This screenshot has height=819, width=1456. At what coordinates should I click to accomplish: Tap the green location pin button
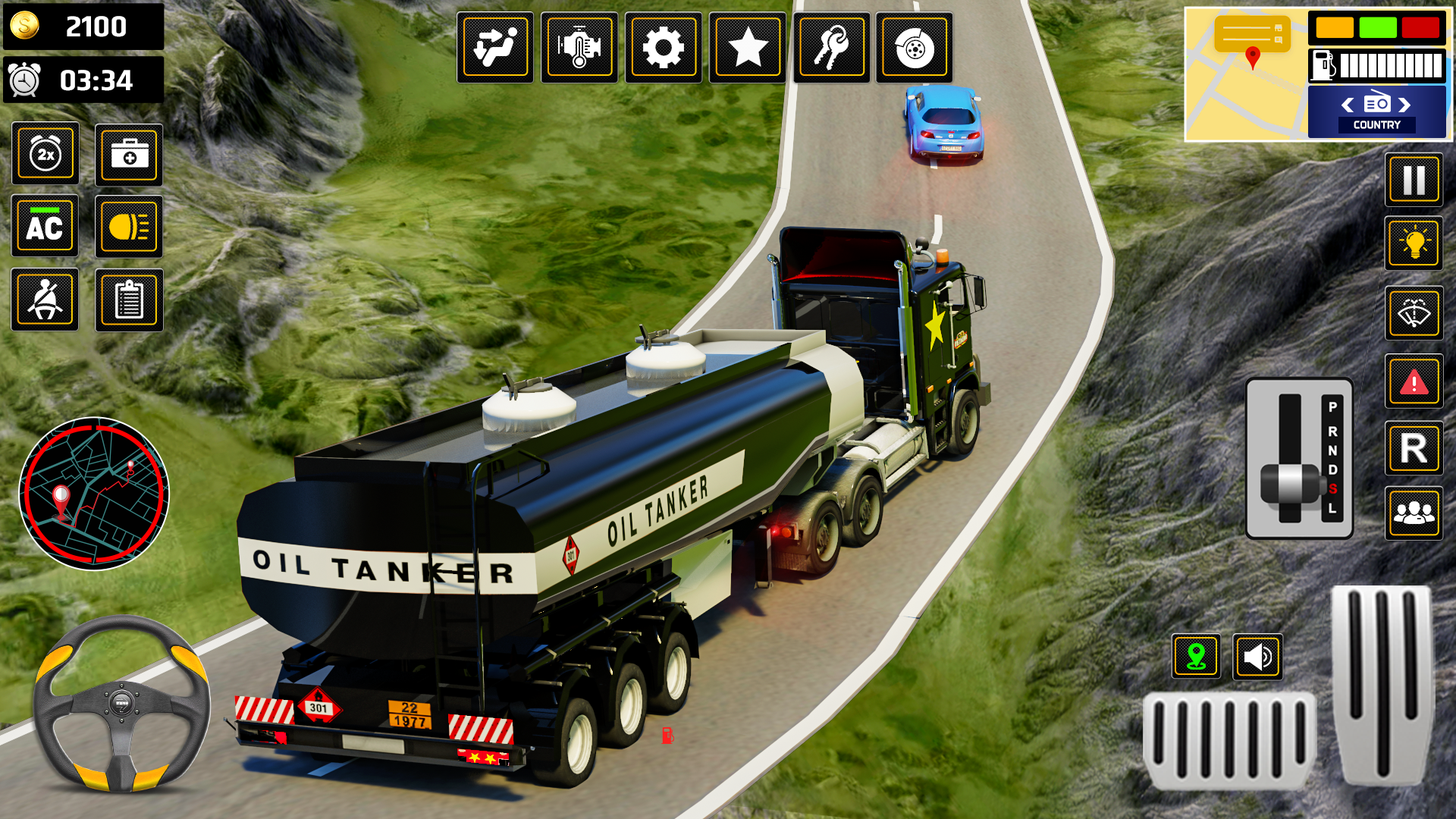[1196, 657]
